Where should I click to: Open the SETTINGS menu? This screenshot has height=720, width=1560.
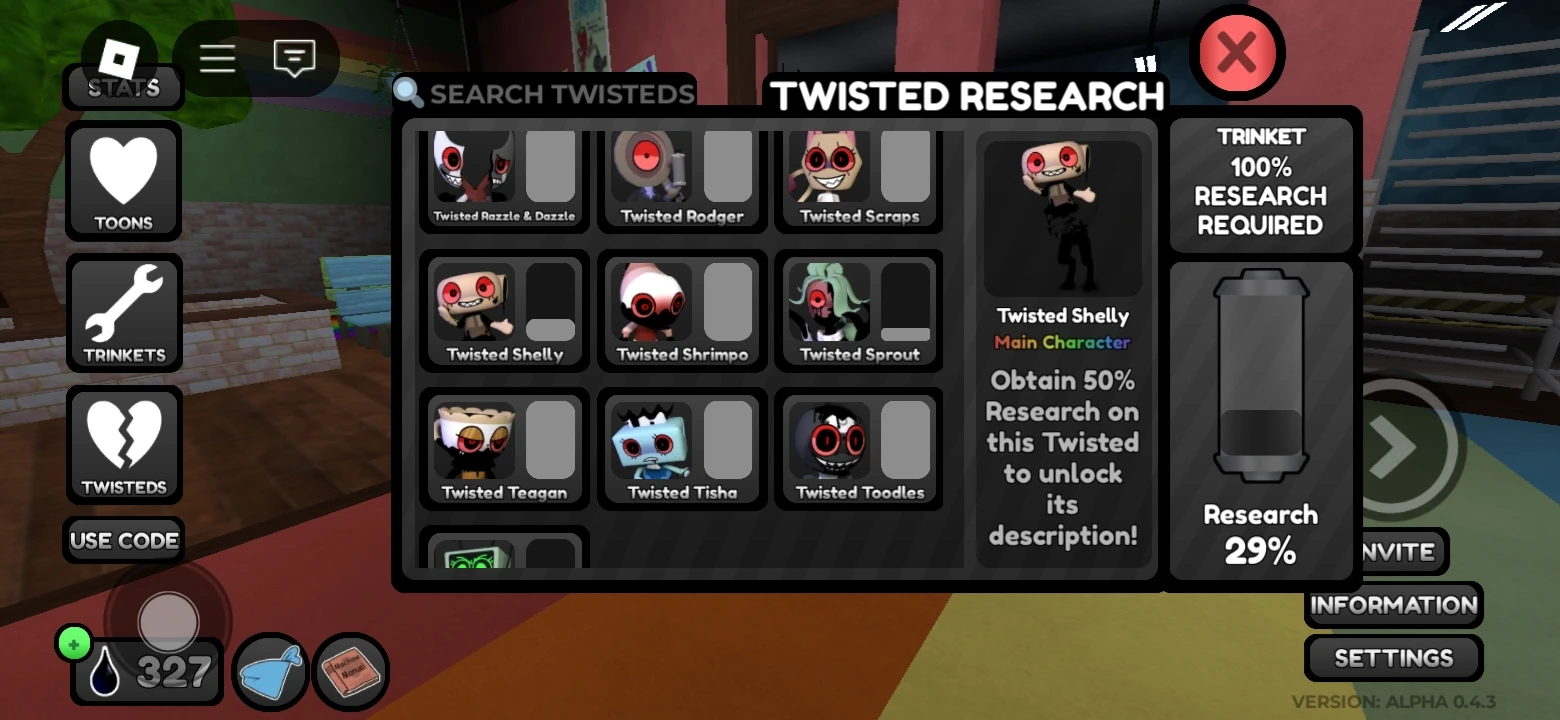click(1392, 658)
